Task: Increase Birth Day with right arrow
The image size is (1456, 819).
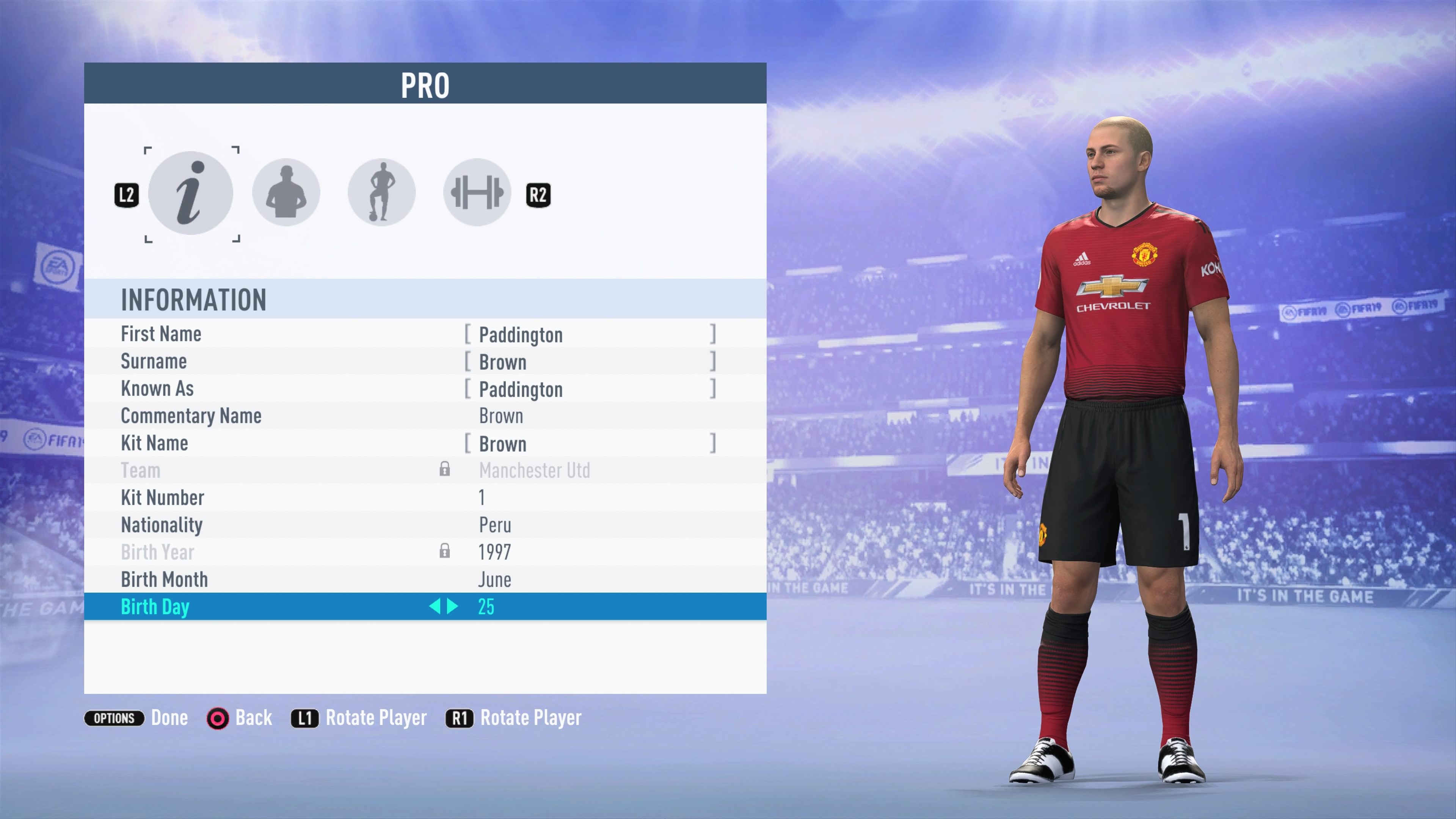Action: [x=453, y=607]
